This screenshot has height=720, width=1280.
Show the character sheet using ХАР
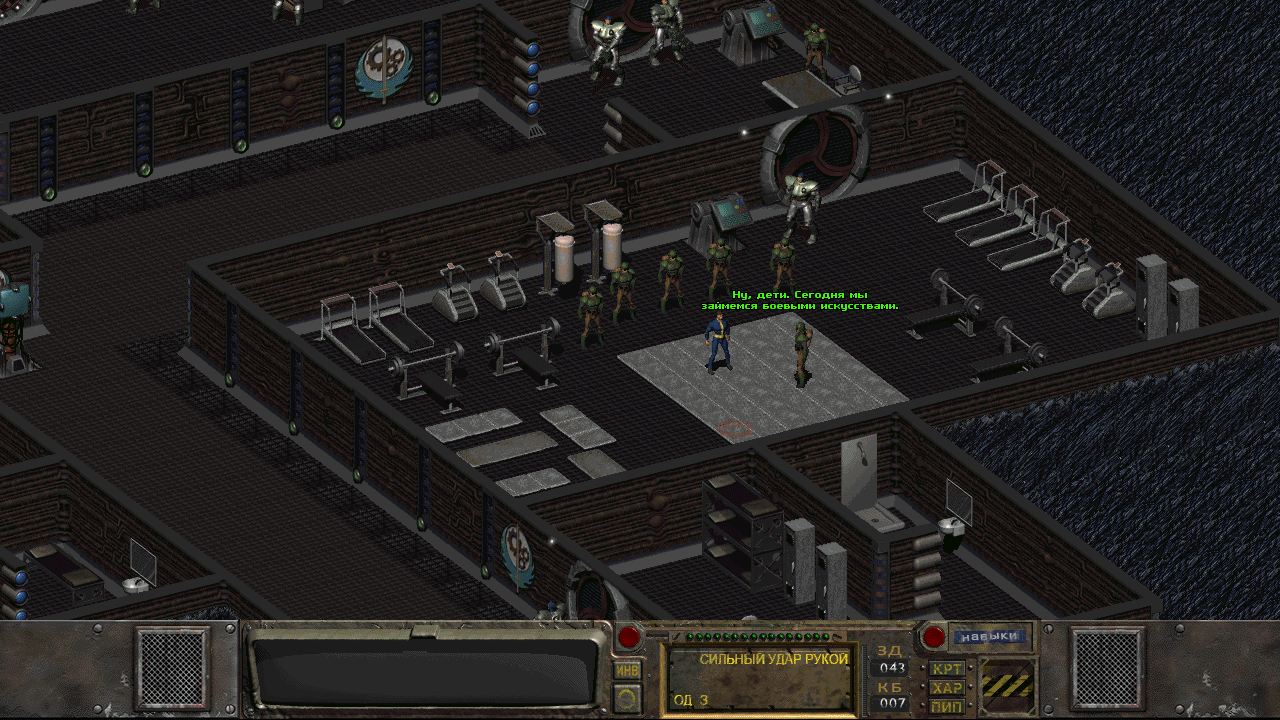(947, 688)
